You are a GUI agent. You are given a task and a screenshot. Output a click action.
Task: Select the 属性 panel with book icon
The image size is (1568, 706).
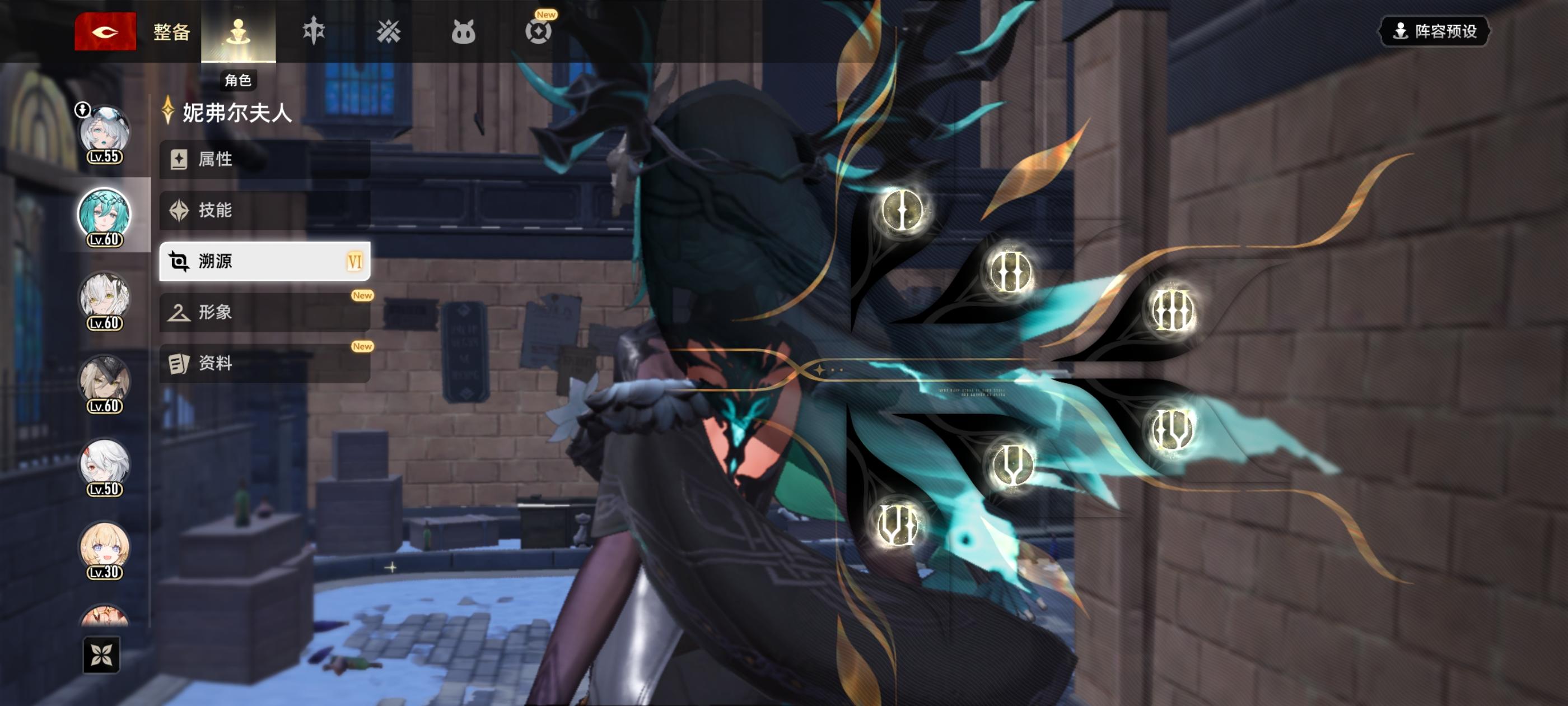265,160
